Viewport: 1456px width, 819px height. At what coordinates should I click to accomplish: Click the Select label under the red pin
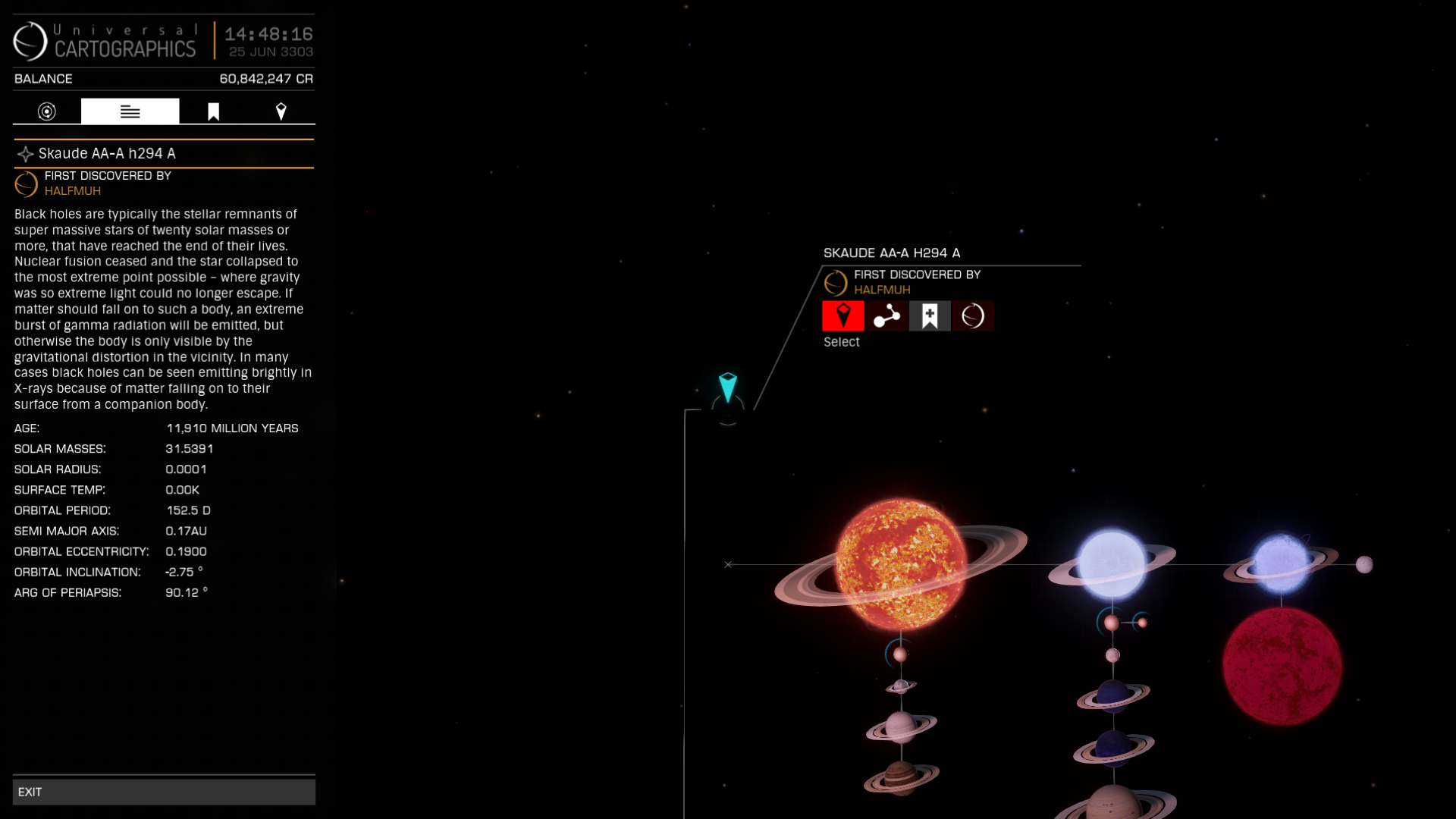pyautogui.click(x=842, y=342)
